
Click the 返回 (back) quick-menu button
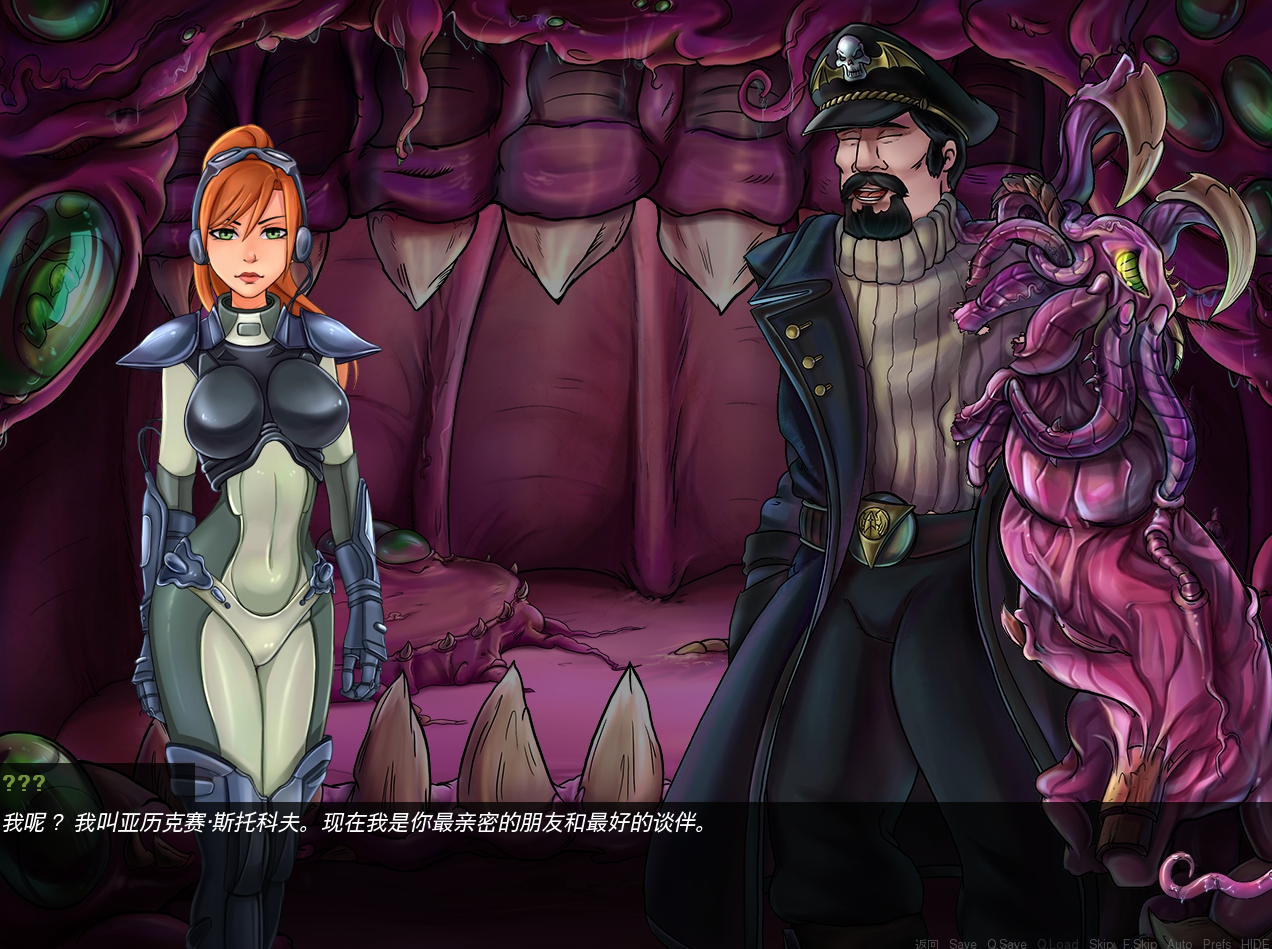(927, 943)
